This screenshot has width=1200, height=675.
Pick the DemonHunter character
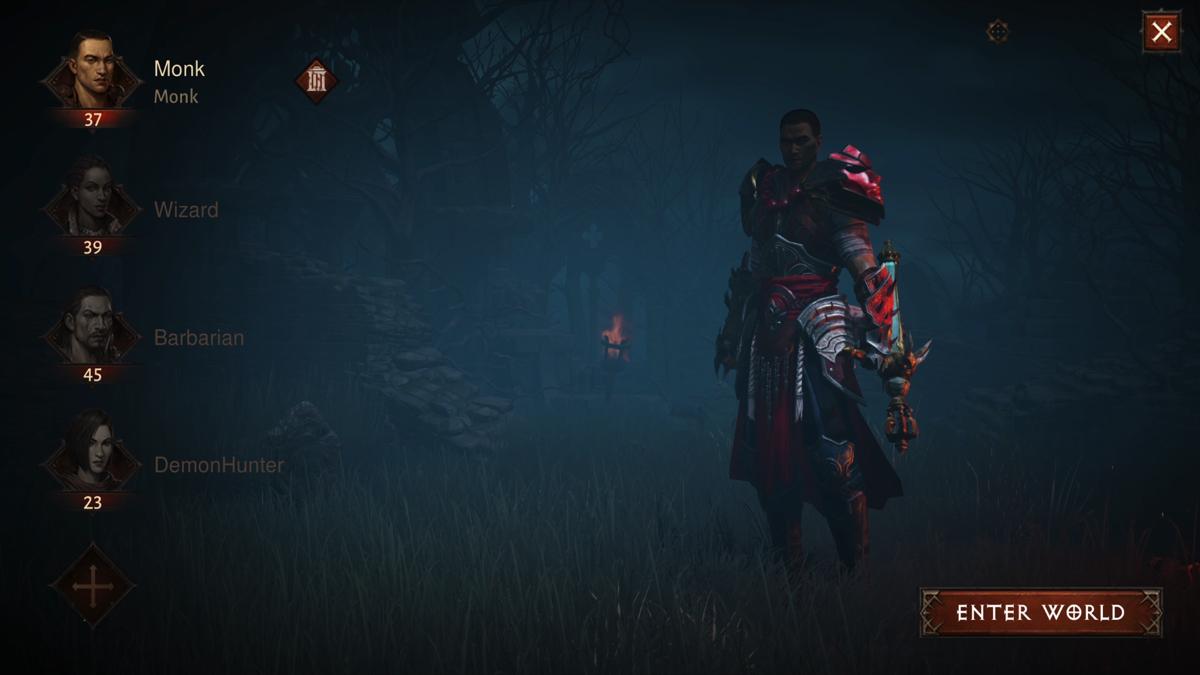(x=92, y=462)
